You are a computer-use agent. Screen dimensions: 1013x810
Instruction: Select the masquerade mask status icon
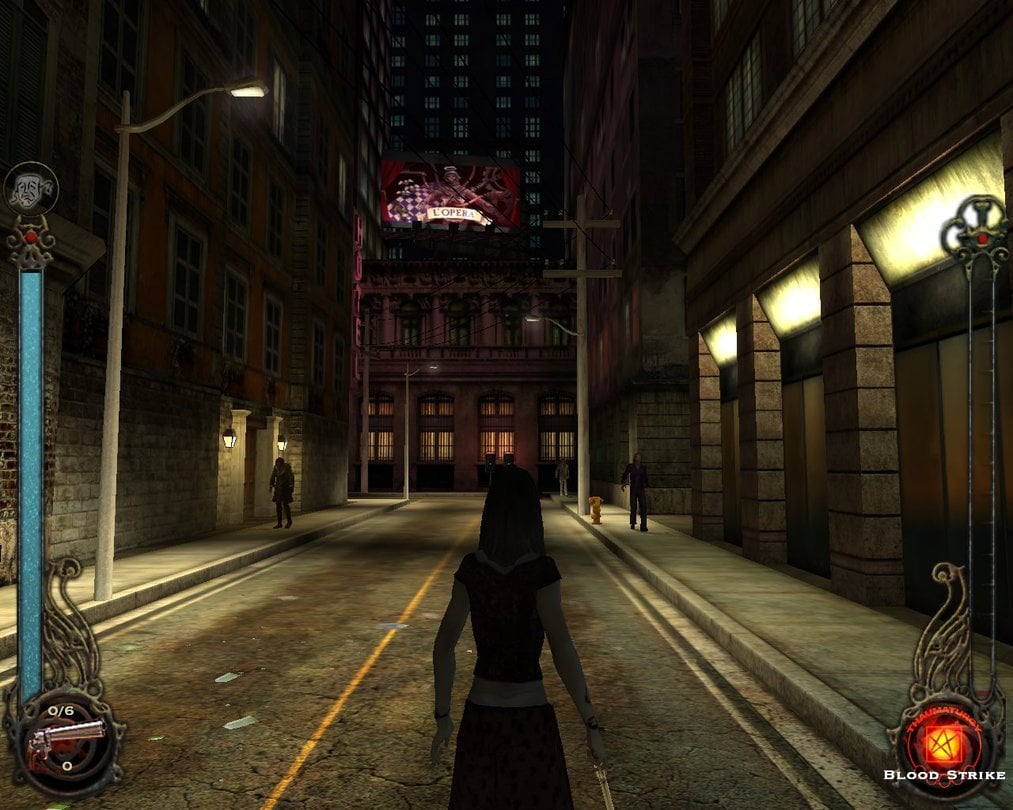(31, 189)
